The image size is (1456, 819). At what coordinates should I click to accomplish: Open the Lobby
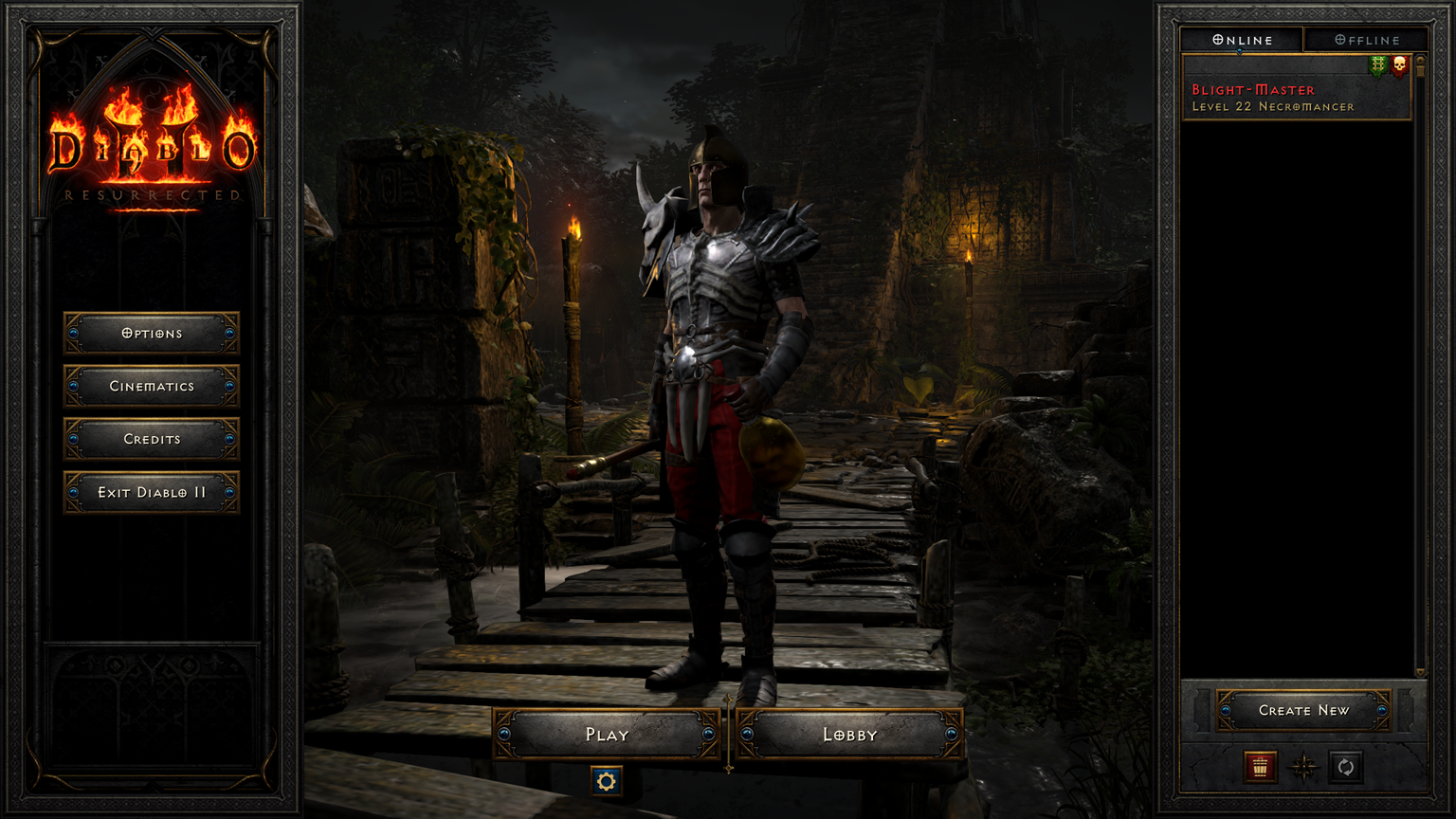(x=851, y=733)
